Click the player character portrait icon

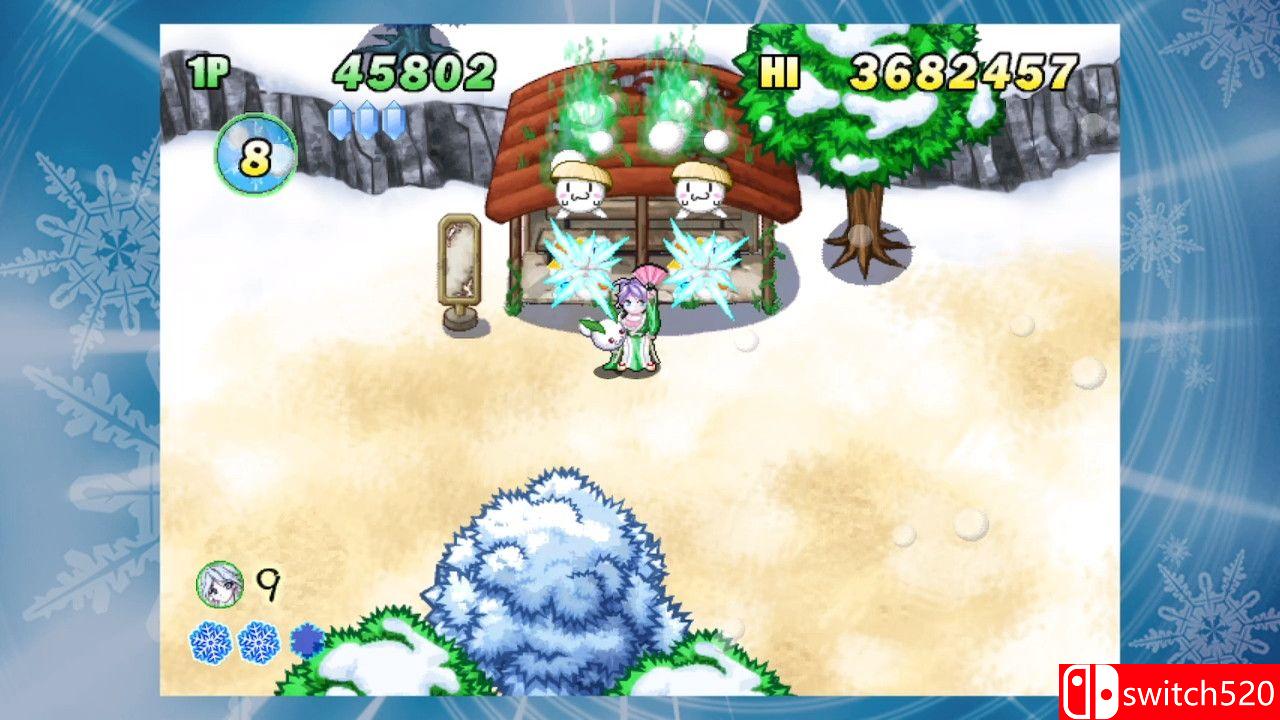(x=219, y=585)
